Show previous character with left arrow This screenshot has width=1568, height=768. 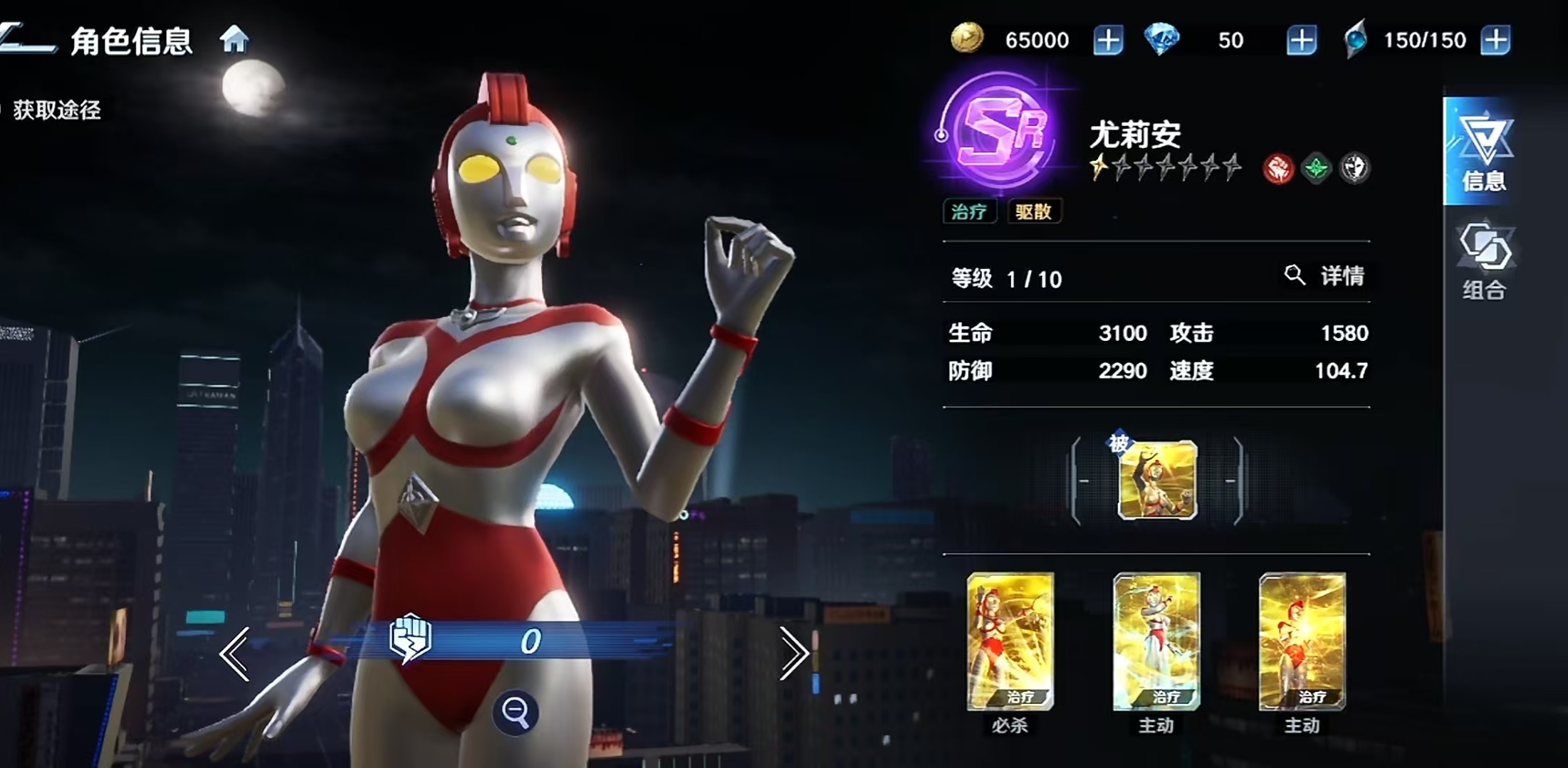click(x=235, y=653)
